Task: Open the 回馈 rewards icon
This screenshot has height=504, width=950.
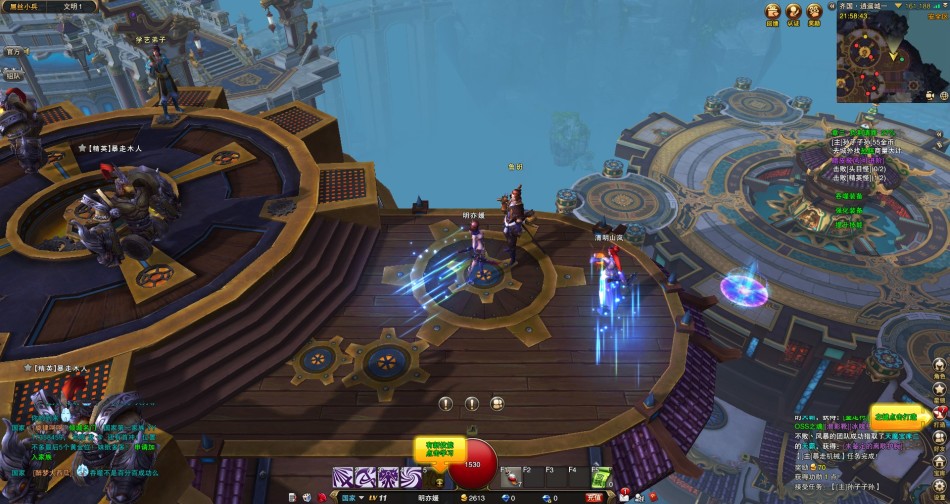Action: (773, 12)
